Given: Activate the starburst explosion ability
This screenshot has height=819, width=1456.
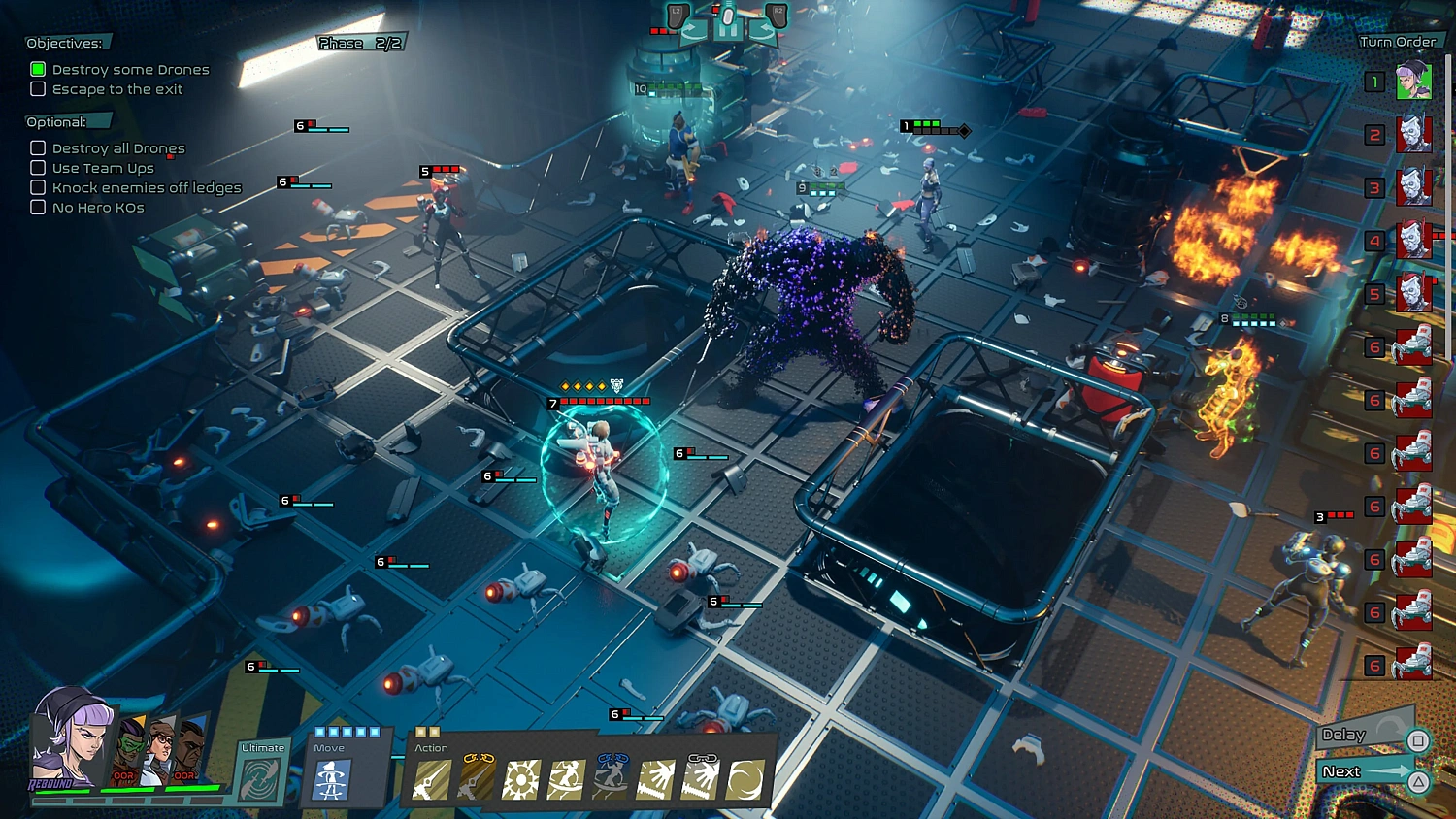Looking at the screenshot, I should click(520, 780).
